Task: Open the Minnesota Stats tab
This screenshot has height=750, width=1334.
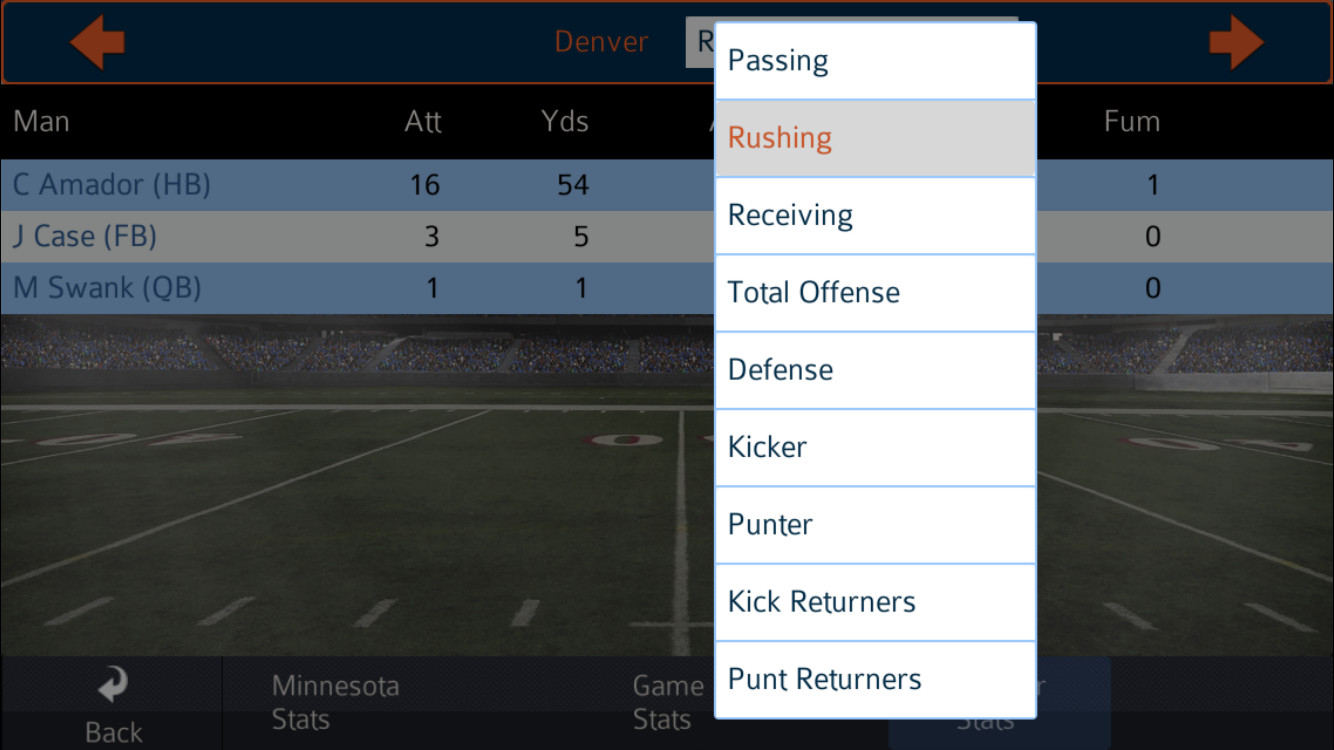Action: click(x=335, y=701)
